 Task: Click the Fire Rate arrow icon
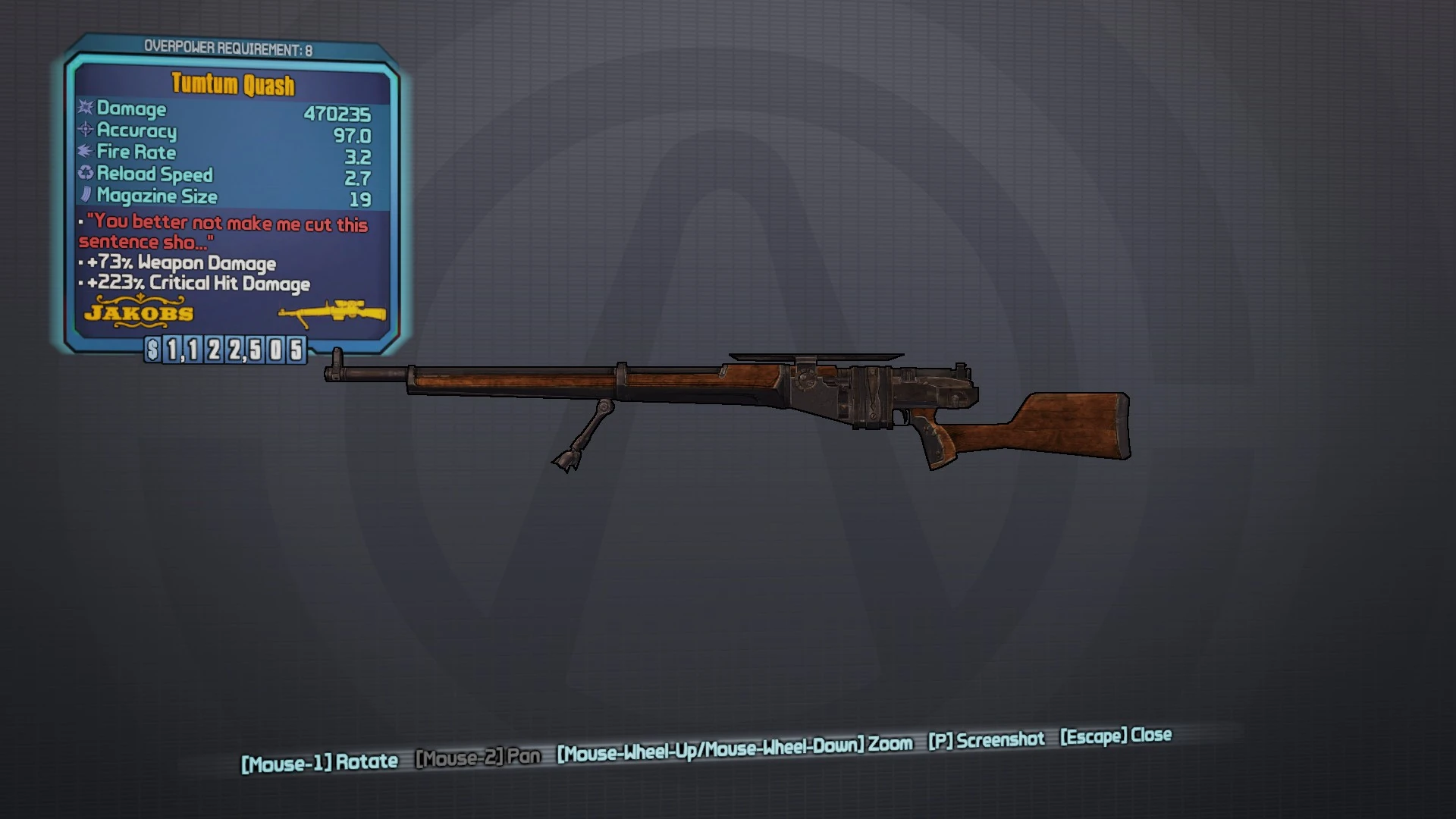coord(83,152)
